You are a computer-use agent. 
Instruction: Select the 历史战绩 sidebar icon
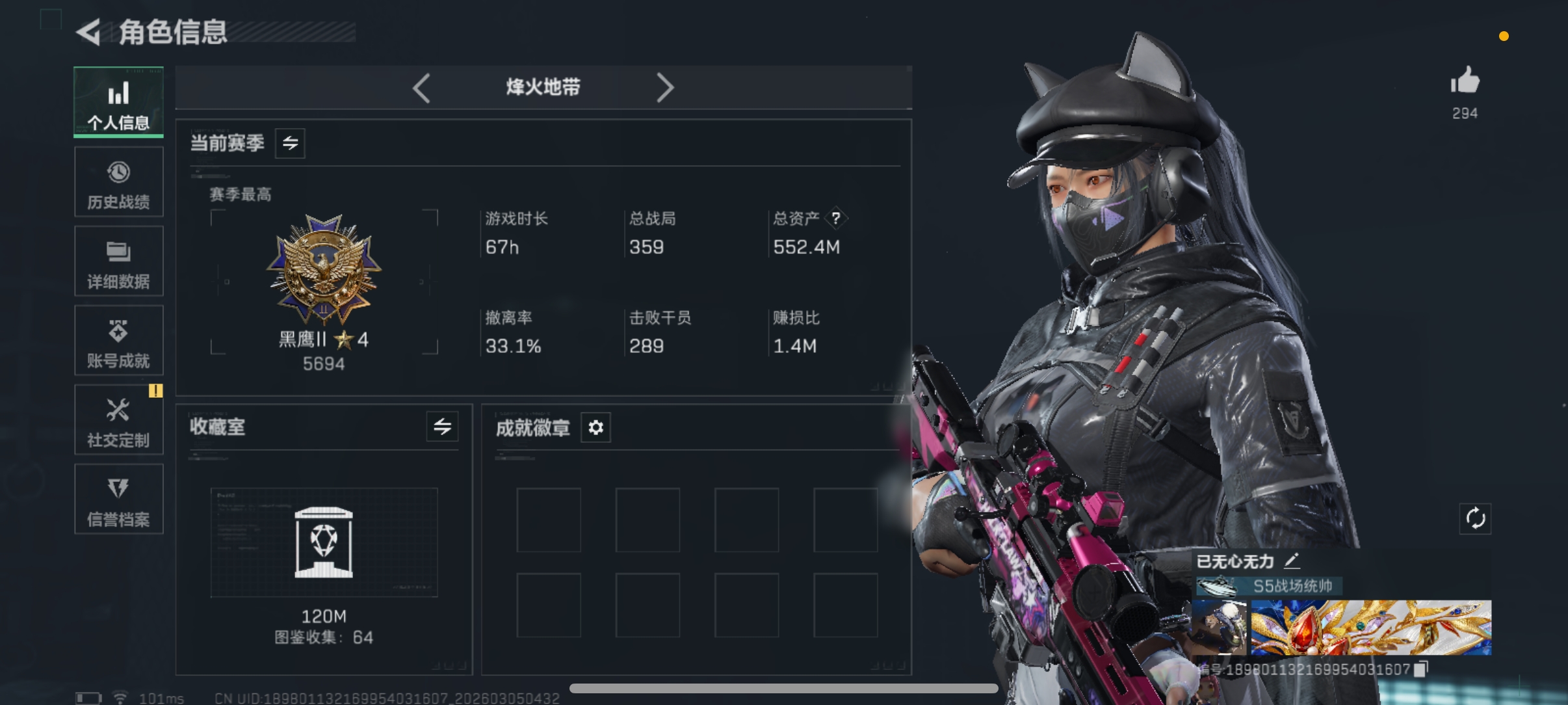pyautogui.click(x=118, y=182)
